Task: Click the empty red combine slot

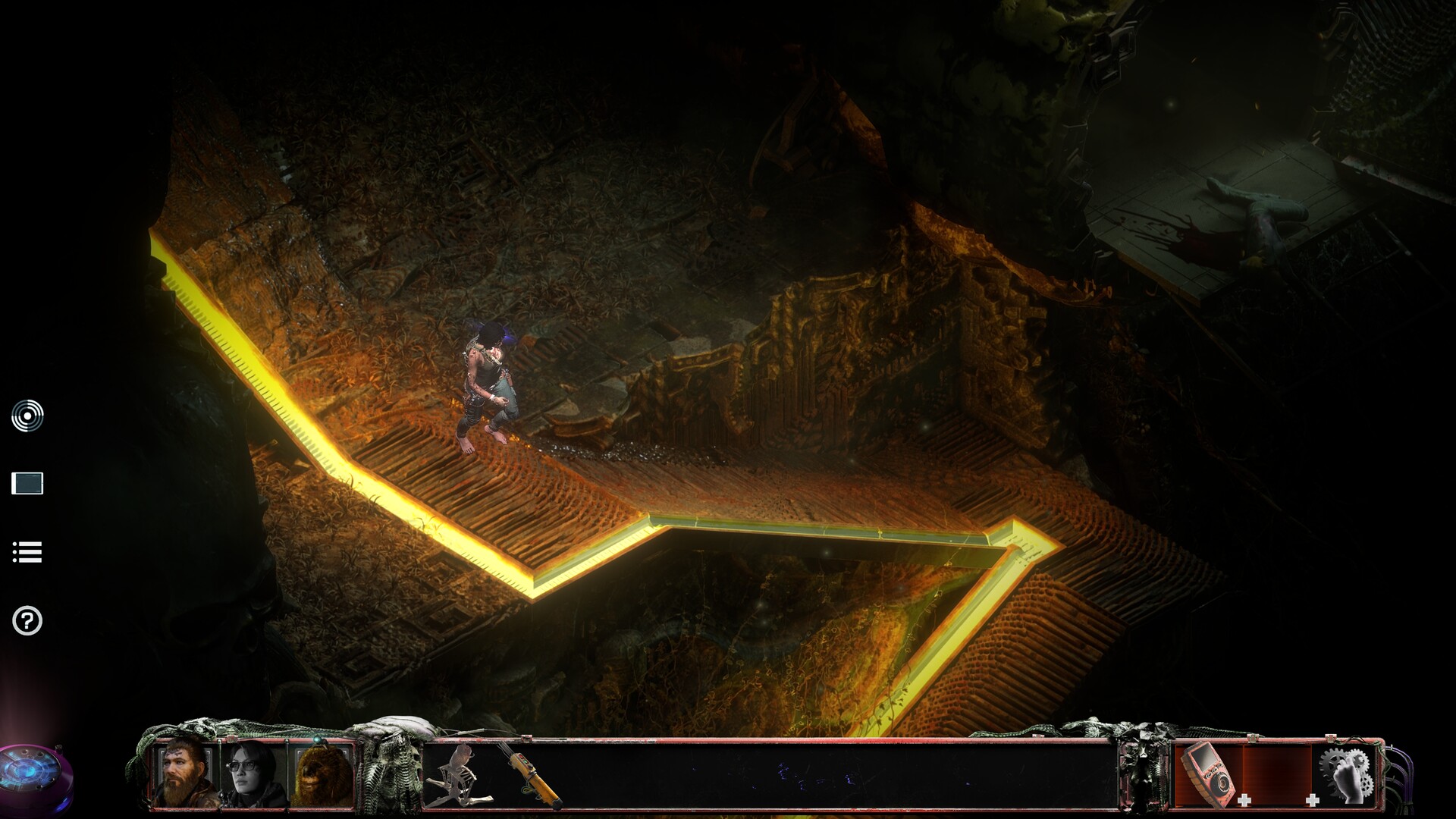Action: pos(1277,773)
